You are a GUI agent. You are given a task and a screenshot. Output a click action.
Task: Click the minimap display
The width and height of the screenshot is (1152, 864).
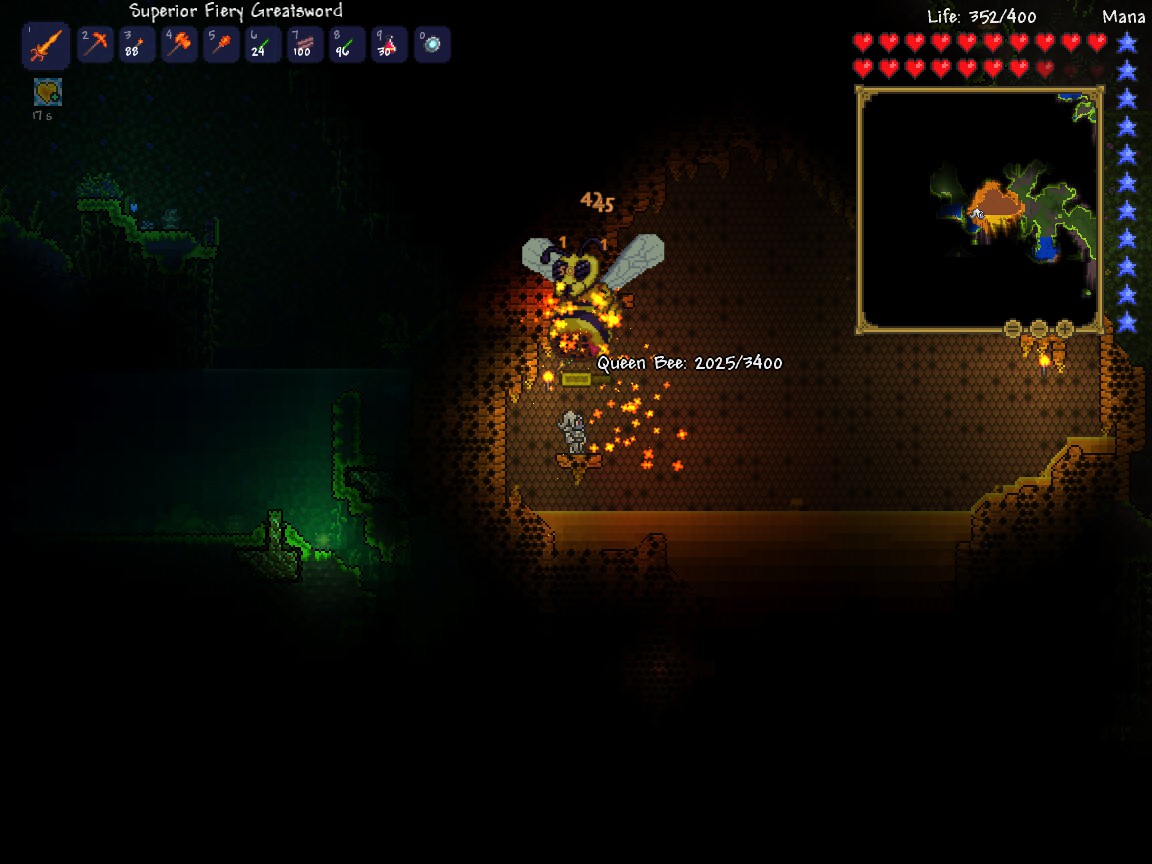[x=979, y=210]
